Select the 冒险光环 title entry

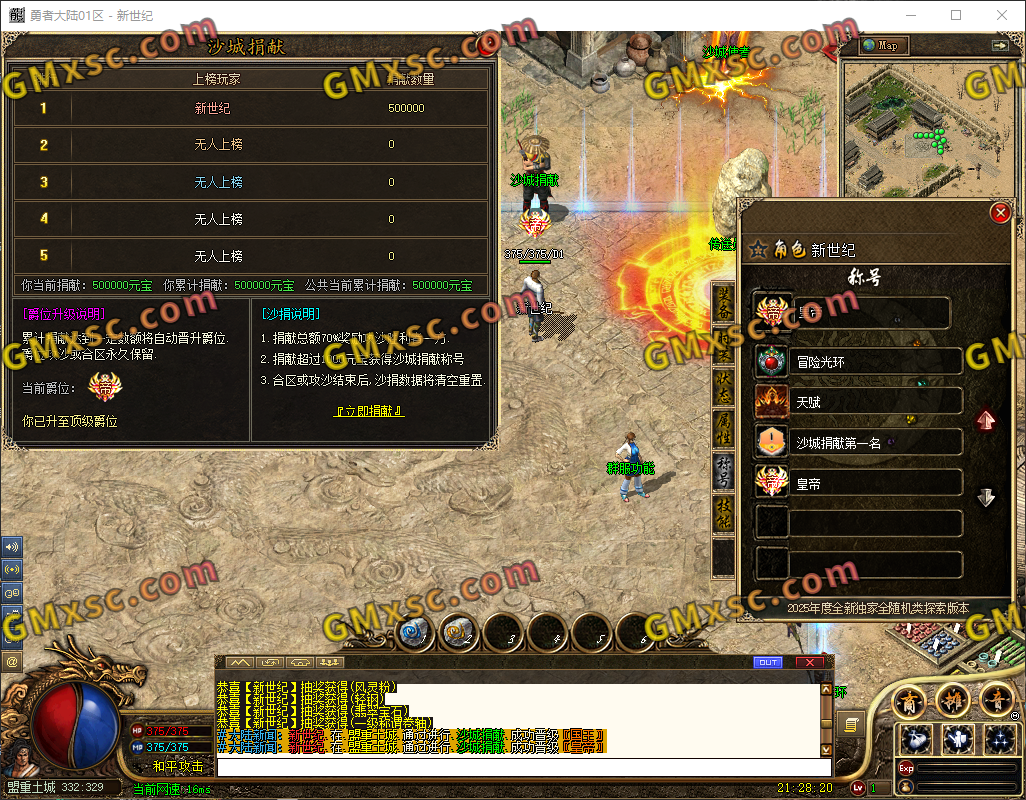860,362
